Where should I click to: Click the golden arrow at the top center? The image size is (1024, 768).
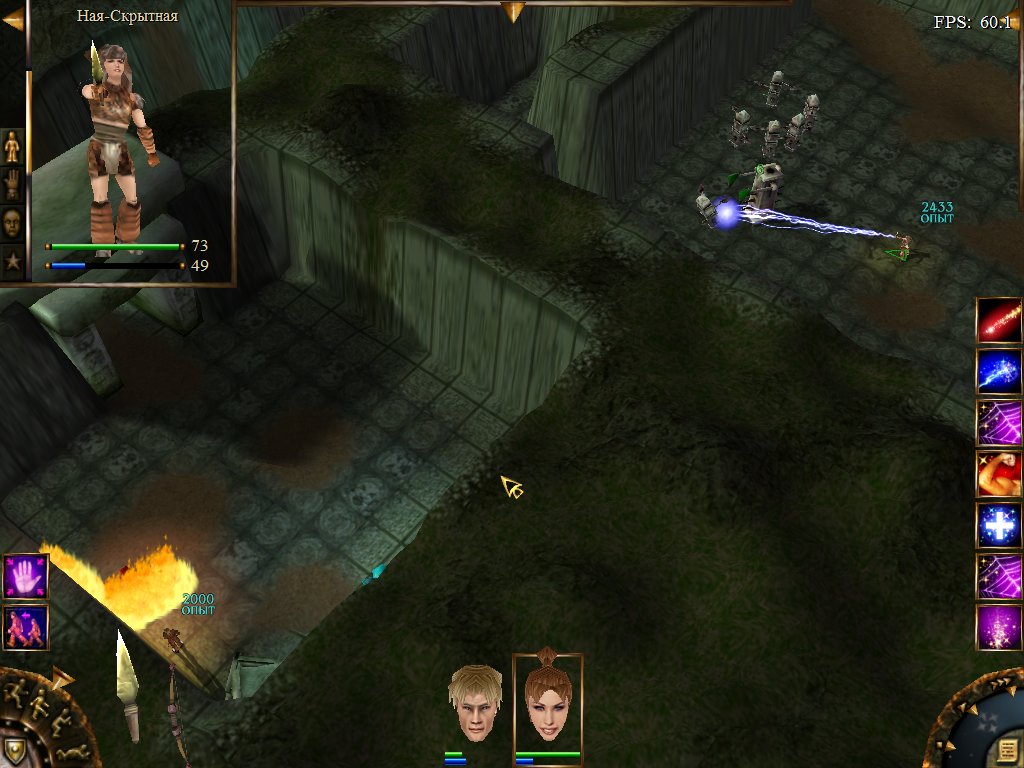513,11
